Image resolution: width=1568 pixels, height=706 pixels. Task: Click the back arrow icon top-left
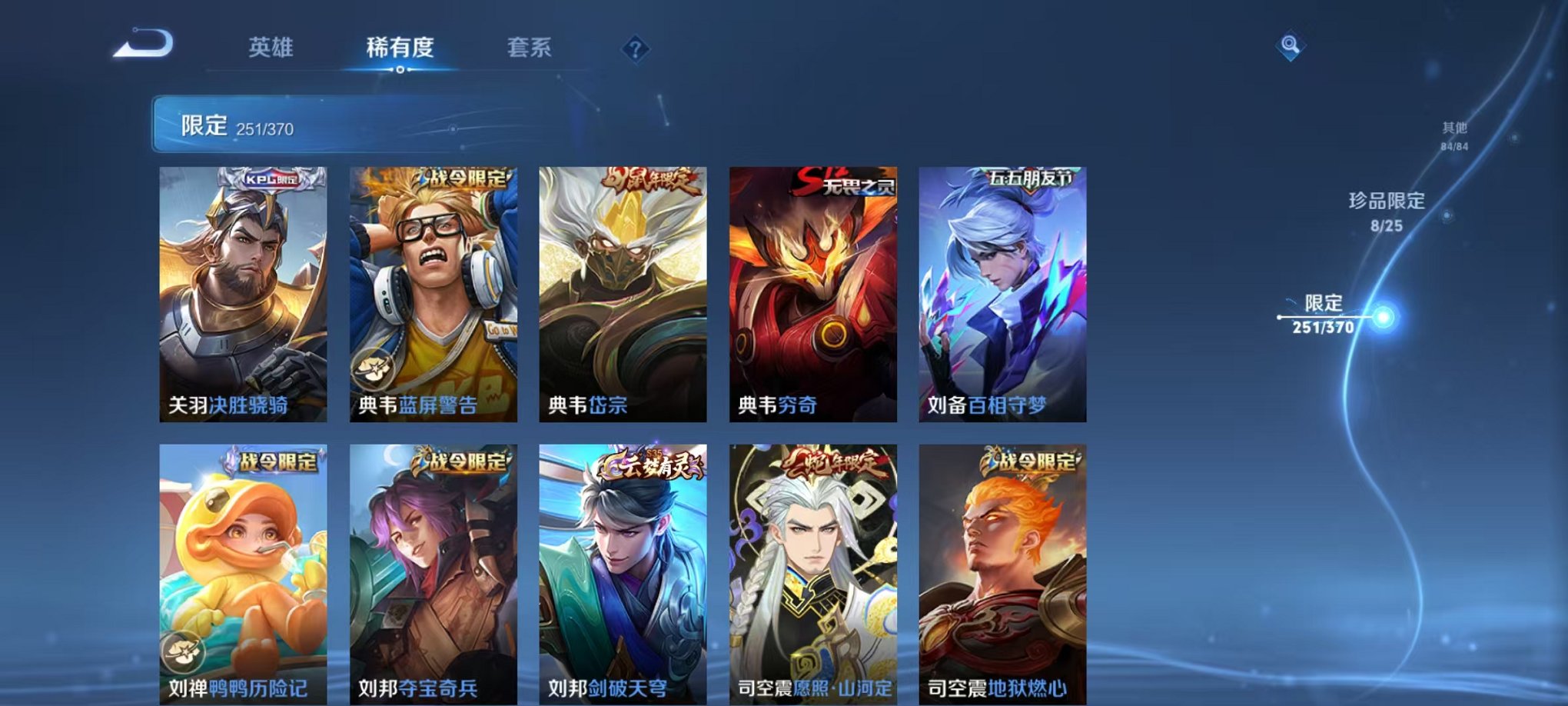coord(142,45)
